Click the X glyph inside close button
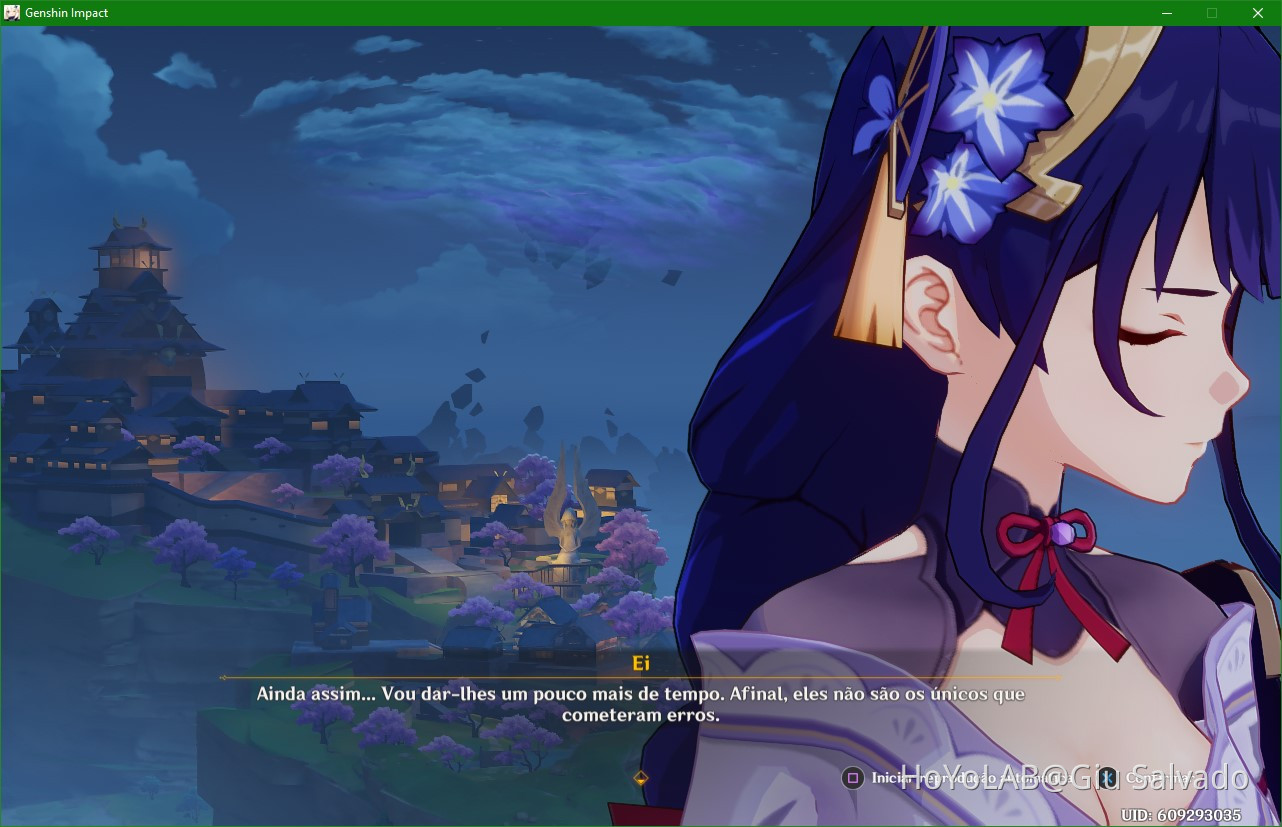 (x=1257, y=13)
